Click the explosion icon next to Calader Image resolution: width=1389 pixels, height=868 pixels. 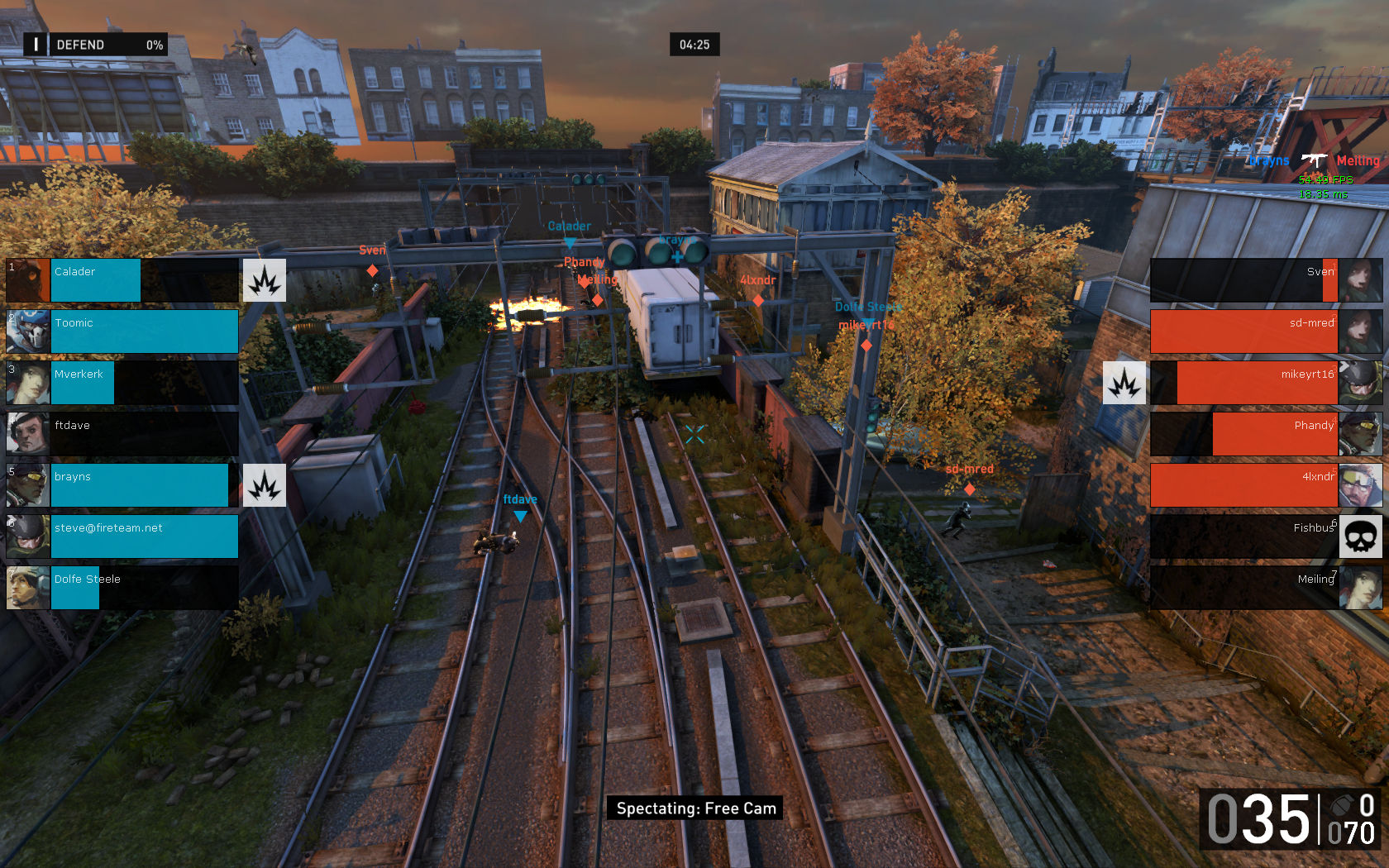[265, 280]
